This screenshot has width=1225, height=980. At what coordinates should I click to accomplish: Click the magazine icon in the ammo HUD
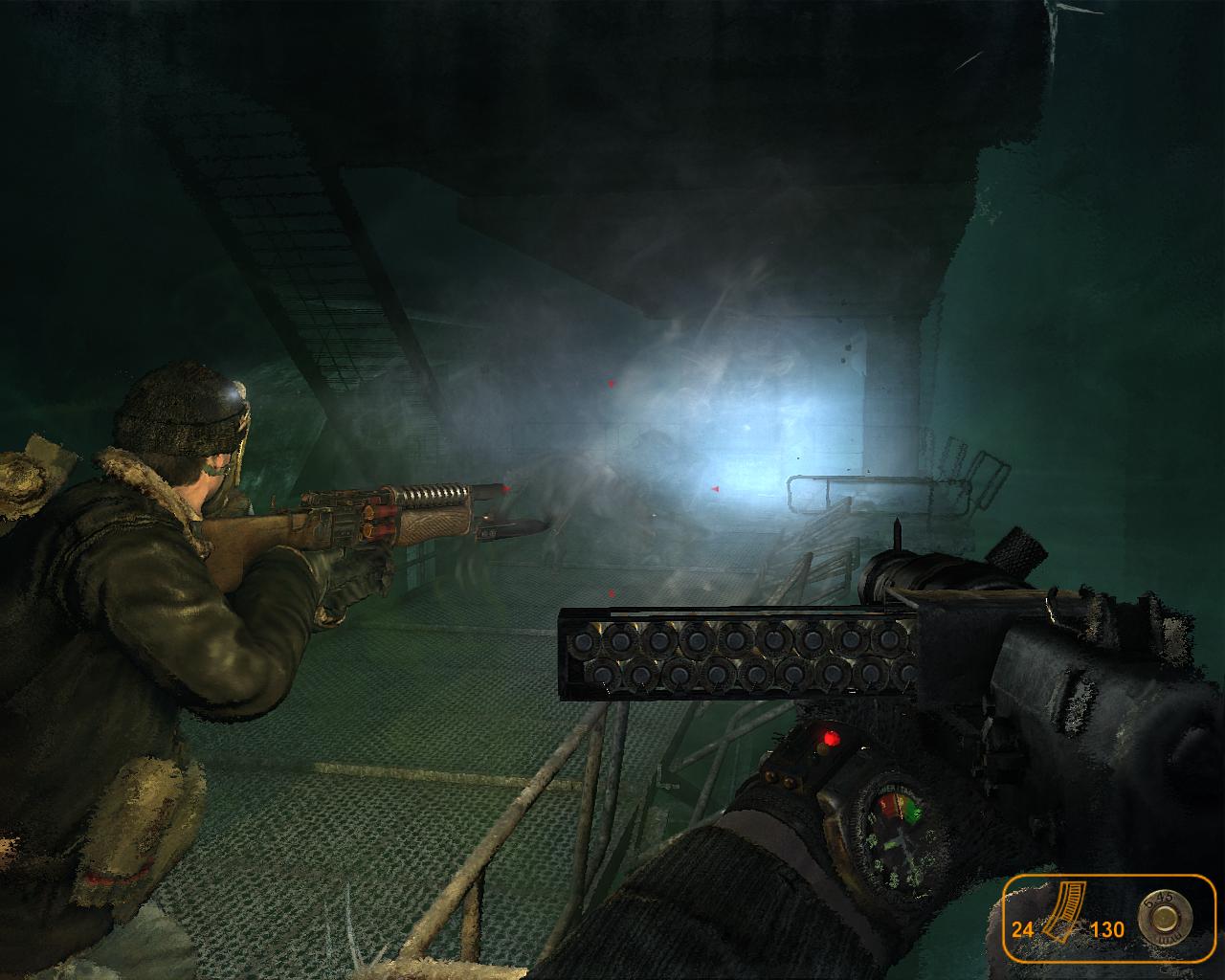(1064, 914)
